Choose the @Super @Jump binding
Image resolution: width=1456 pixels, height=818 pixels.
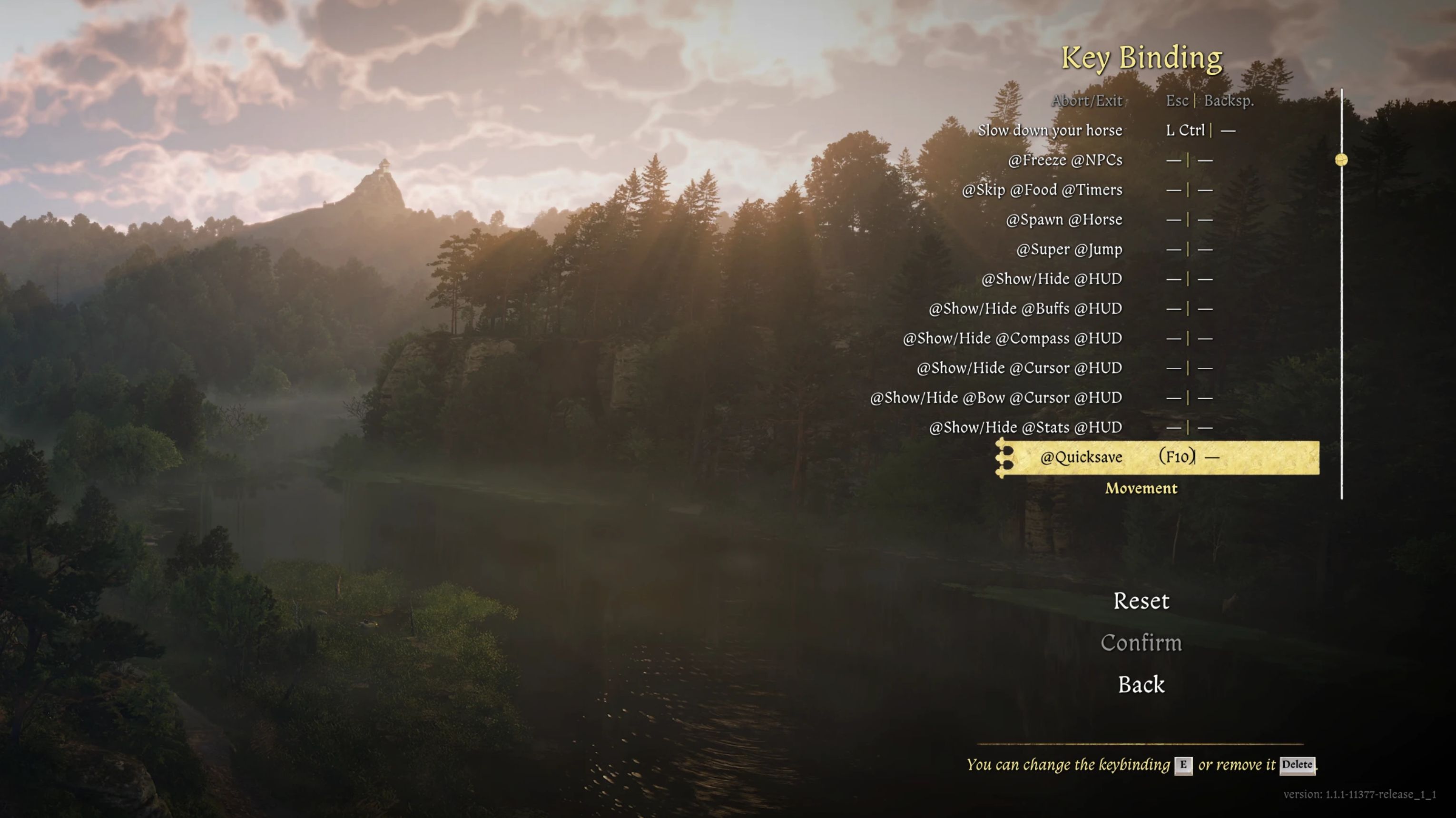click(x=1069, y=249)
